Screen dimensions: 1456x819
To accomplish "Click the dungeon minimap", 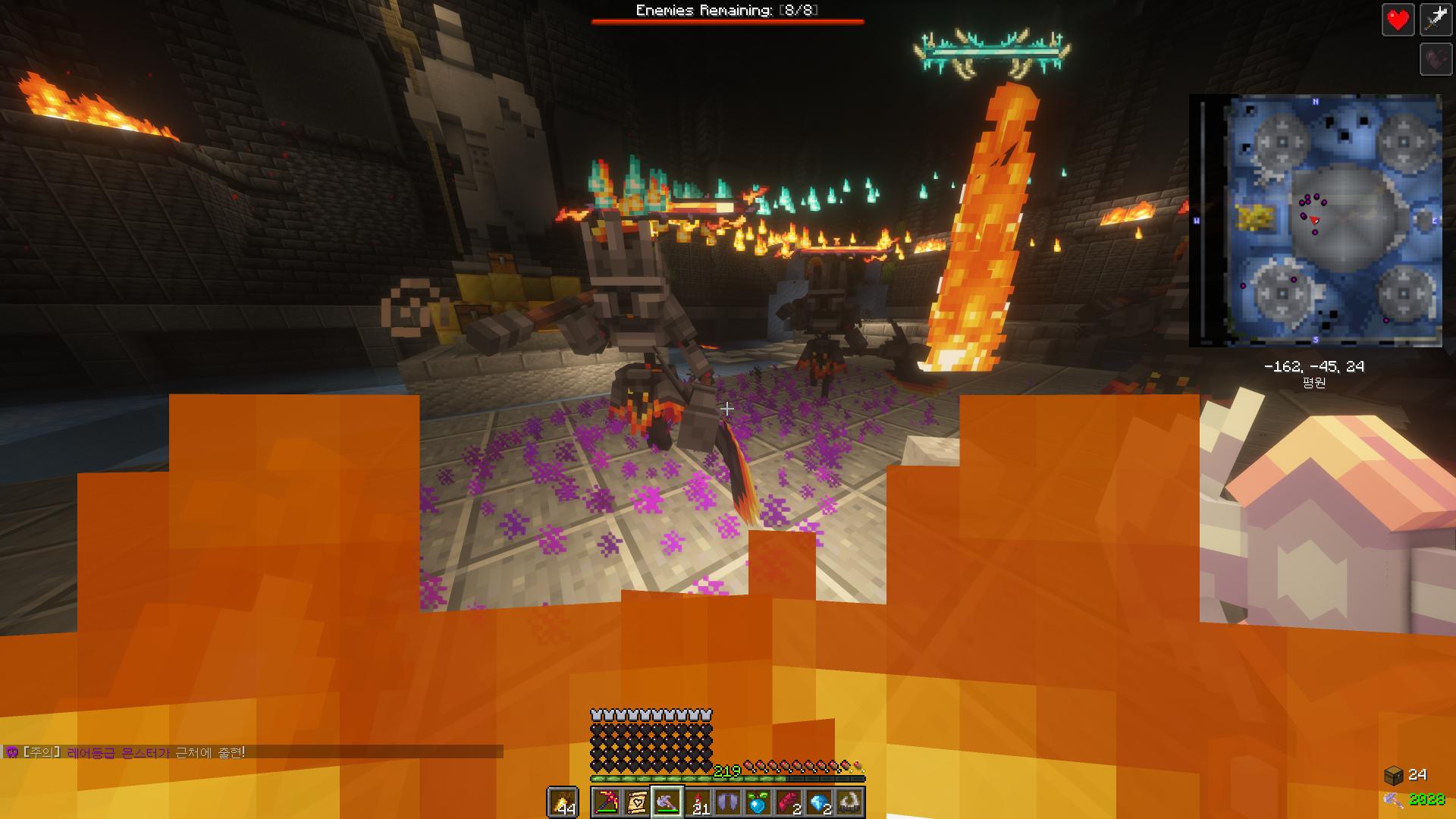I will [x=1316, y=221].
